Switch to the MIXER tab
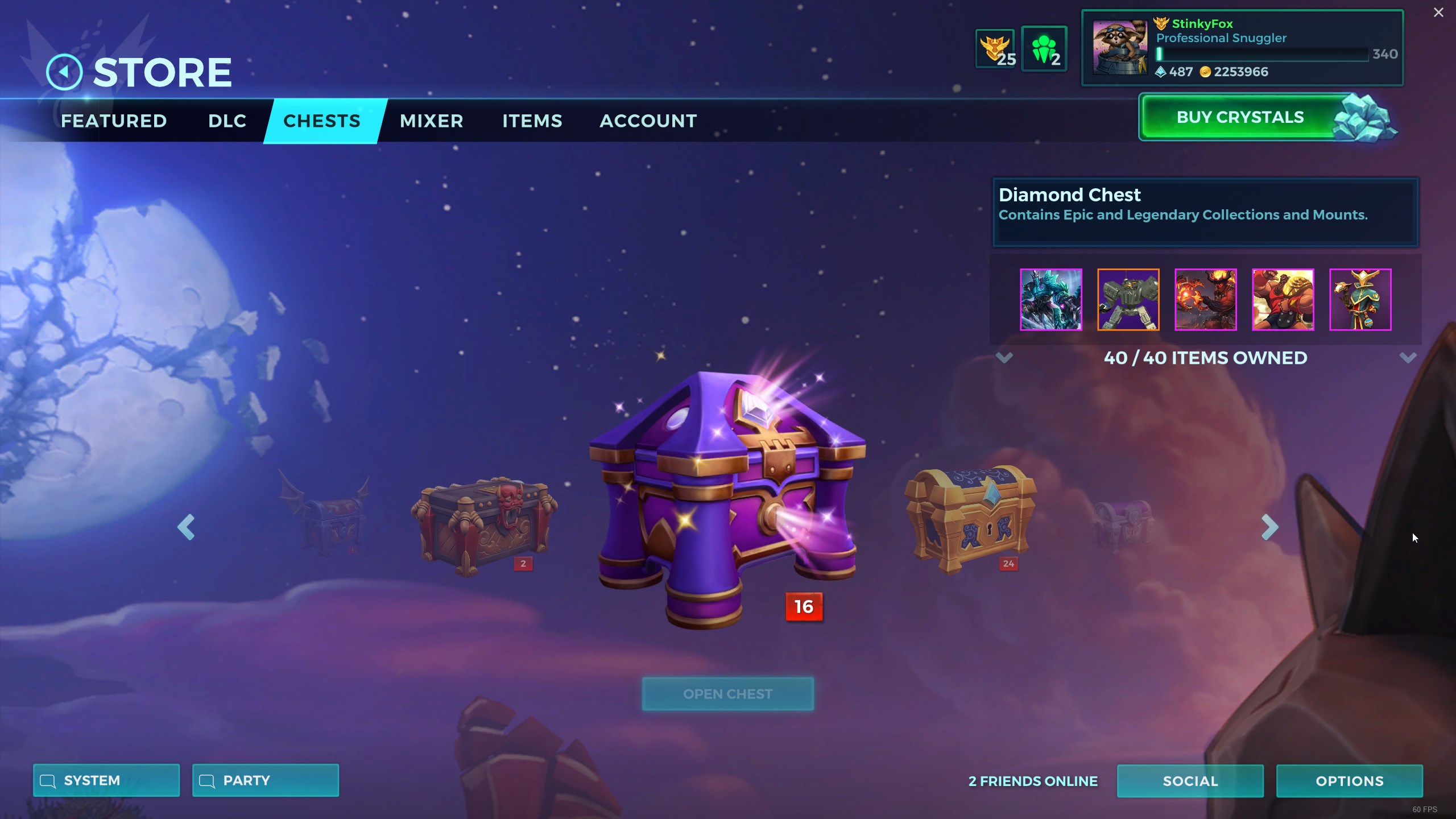 pos(431,121)
